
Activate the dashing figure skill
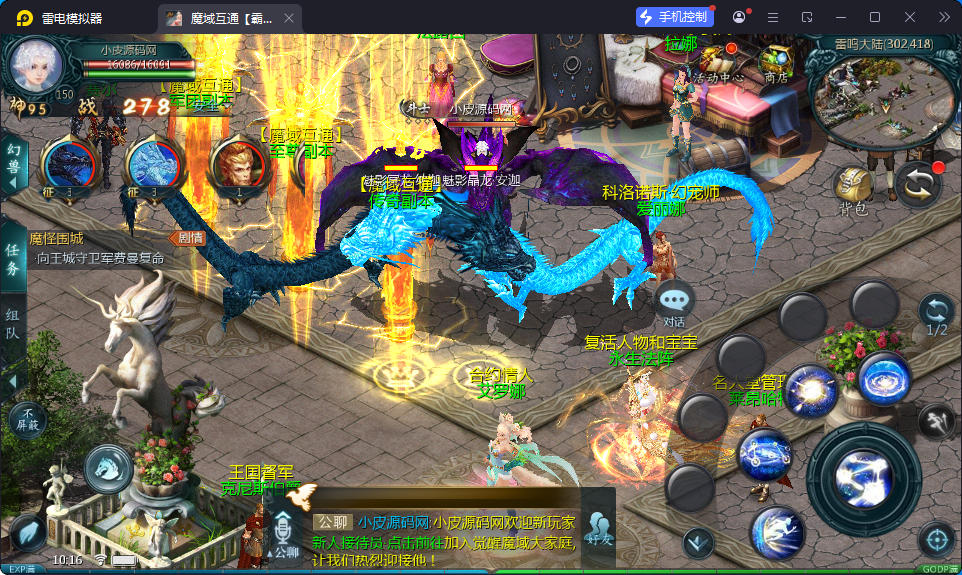pos(777,532)
